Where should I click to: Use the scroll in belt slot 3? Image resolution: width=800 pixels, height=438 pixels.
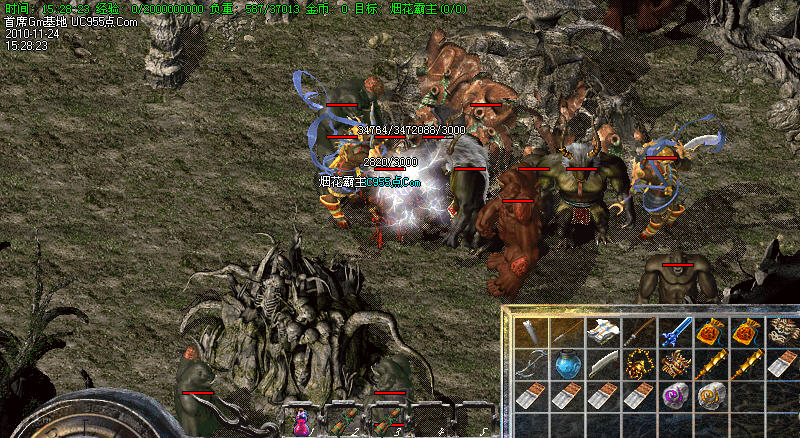(x=388, y=423)
